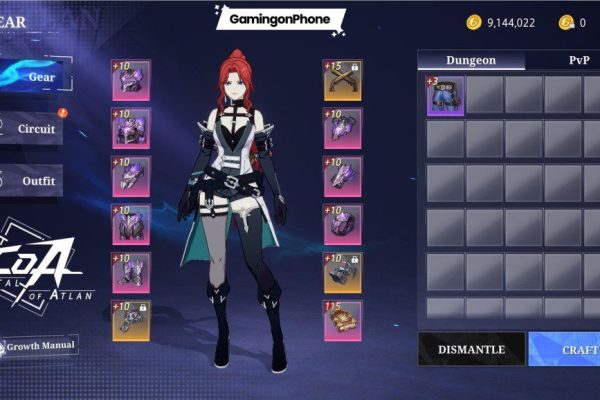This screenshot has height=400, width=600.
Task: Open the Gear menu section
Action: click(42, 77)
